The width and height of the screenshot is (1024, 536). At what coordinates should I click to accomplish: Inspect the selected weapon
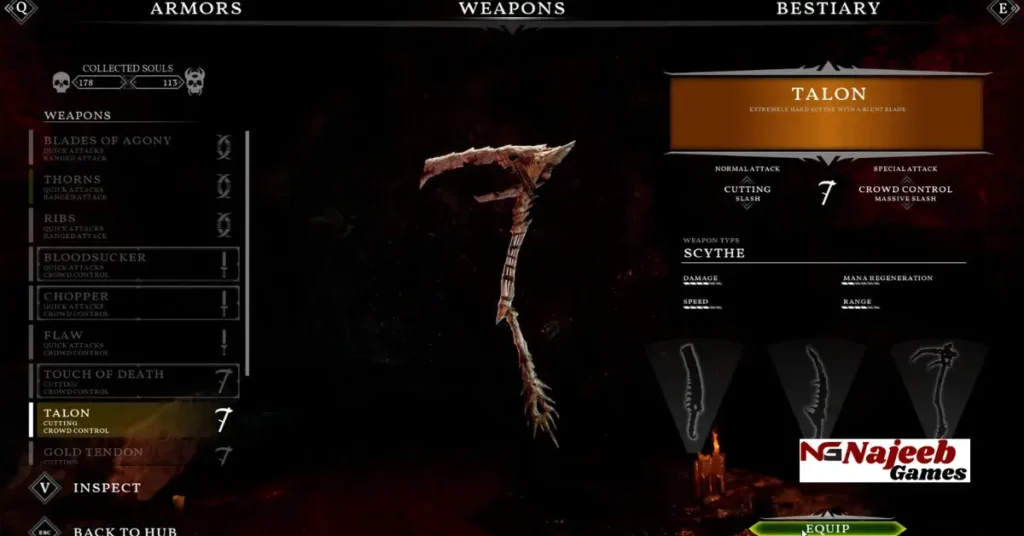(106, 488)
